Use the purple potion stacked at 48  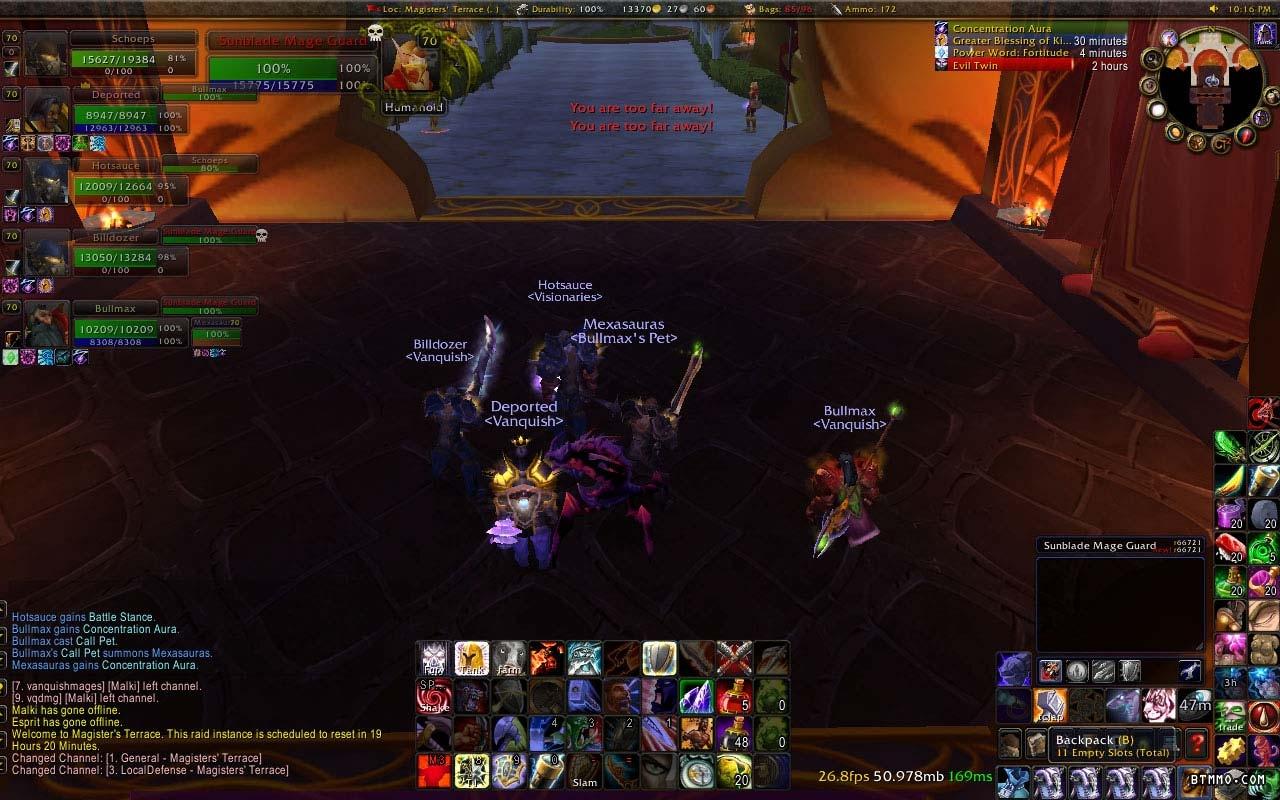click(x=734, y=734)
